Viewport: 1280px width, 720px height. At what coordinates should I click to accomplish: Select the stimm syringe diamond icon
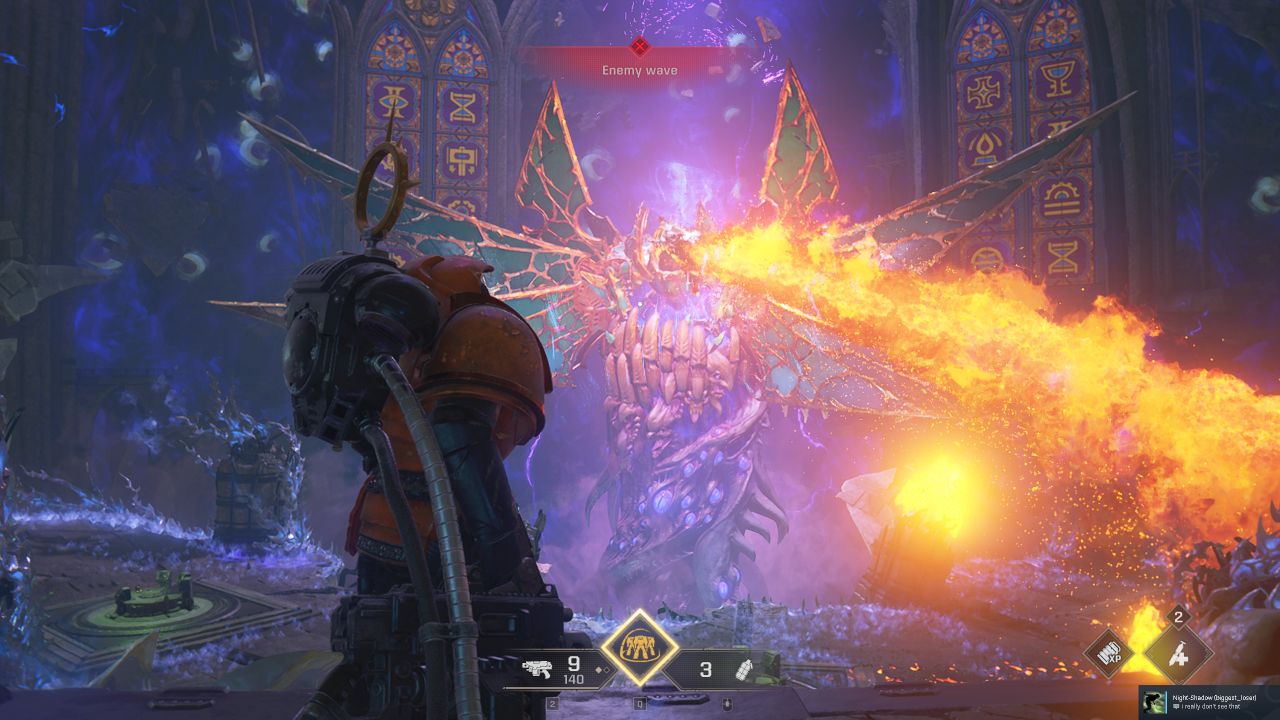(1178, 656)
